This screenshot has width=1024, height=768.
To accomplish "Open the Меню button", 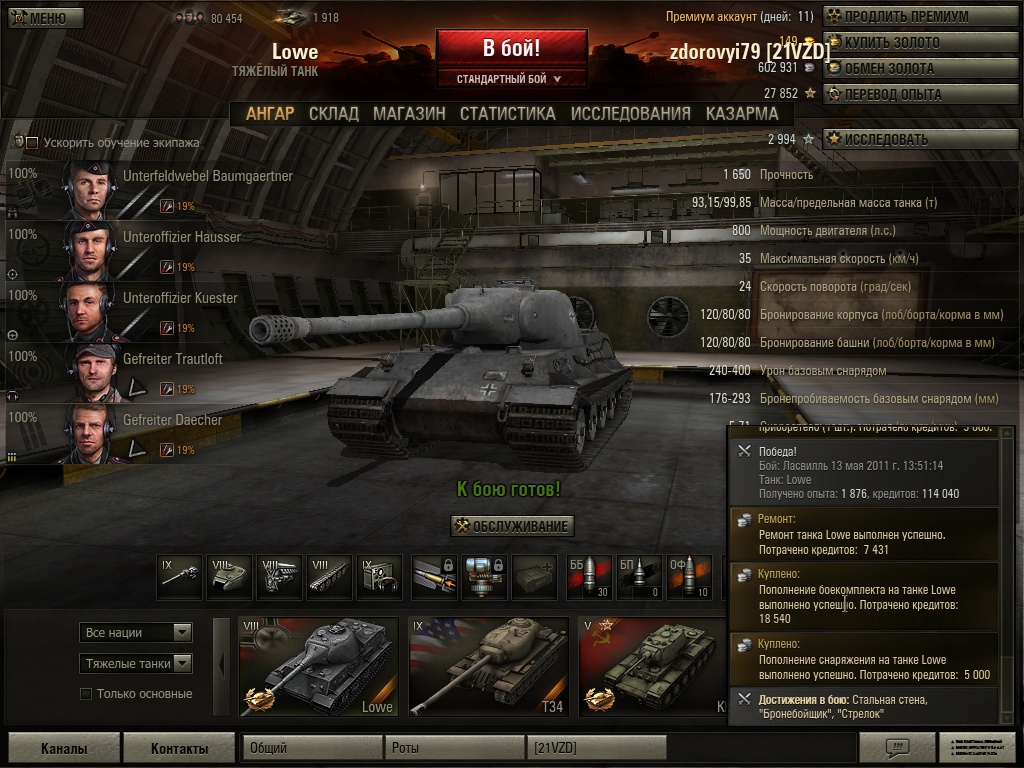I will 46,18.
